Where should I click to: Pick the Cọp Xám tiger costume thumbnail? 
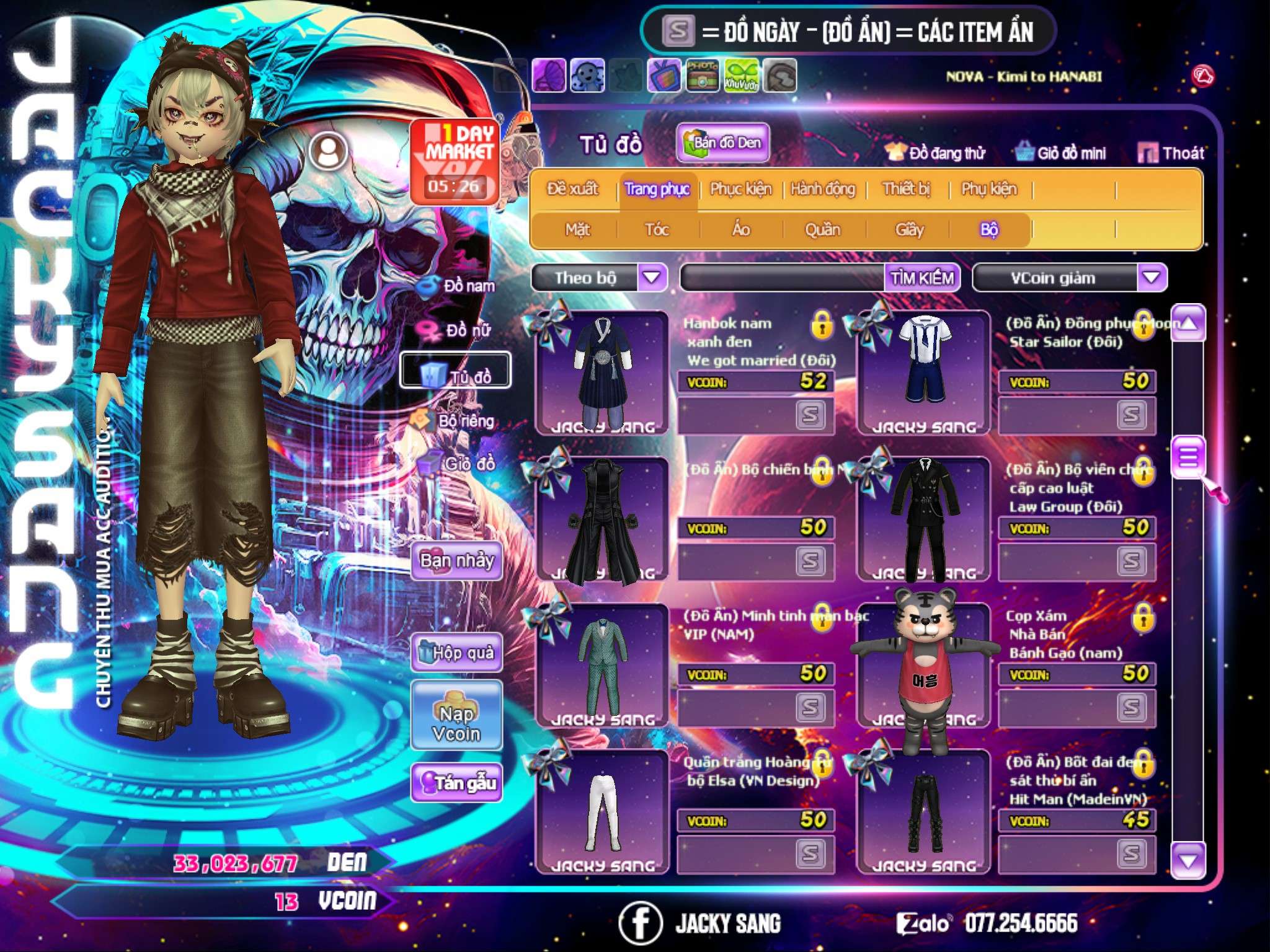pyautogui.click(x=923, y=666)
